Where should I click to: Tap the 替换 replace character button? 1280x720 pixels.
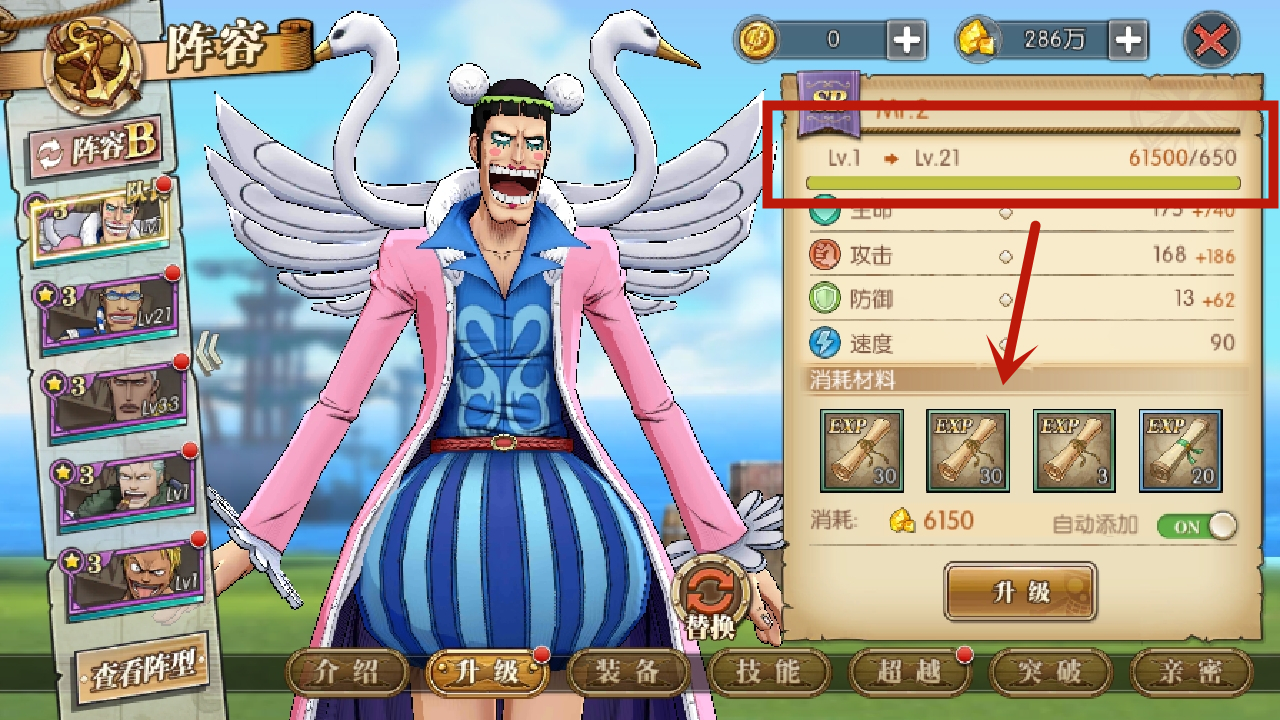[713, 598]
